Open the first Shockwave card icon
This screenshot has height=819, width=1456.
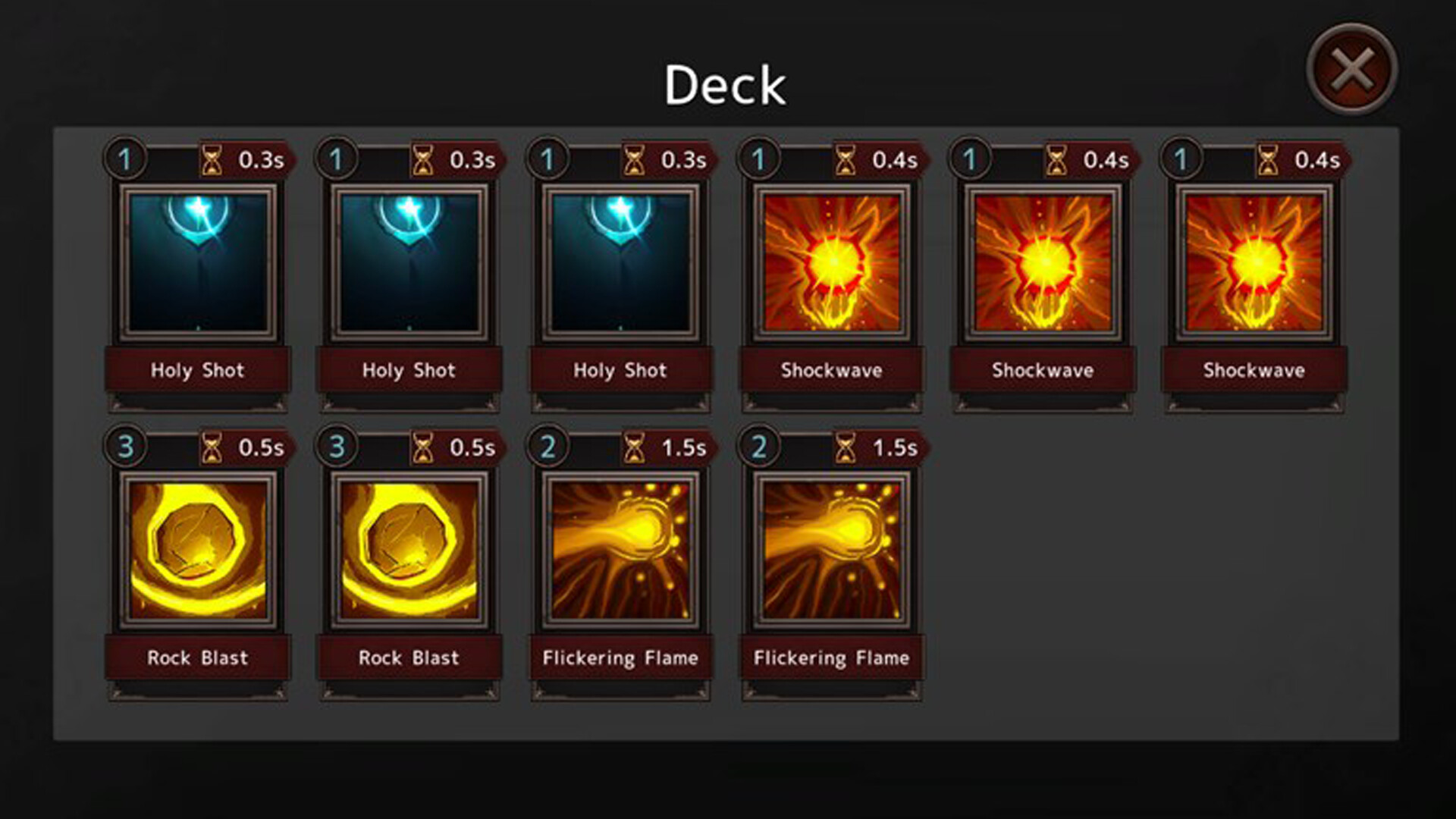click(832, 262)
